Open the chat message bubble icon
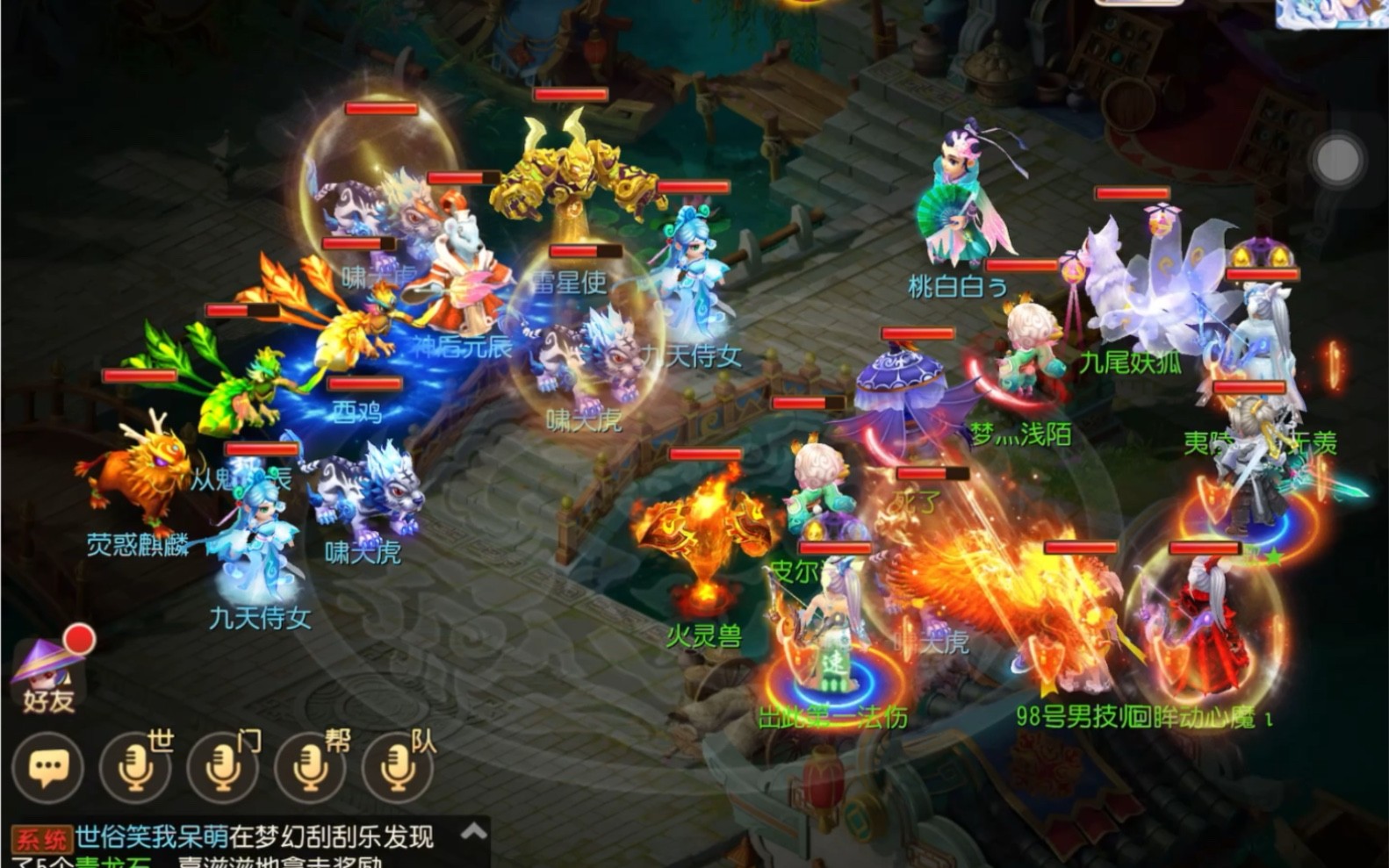 [48, 766]
